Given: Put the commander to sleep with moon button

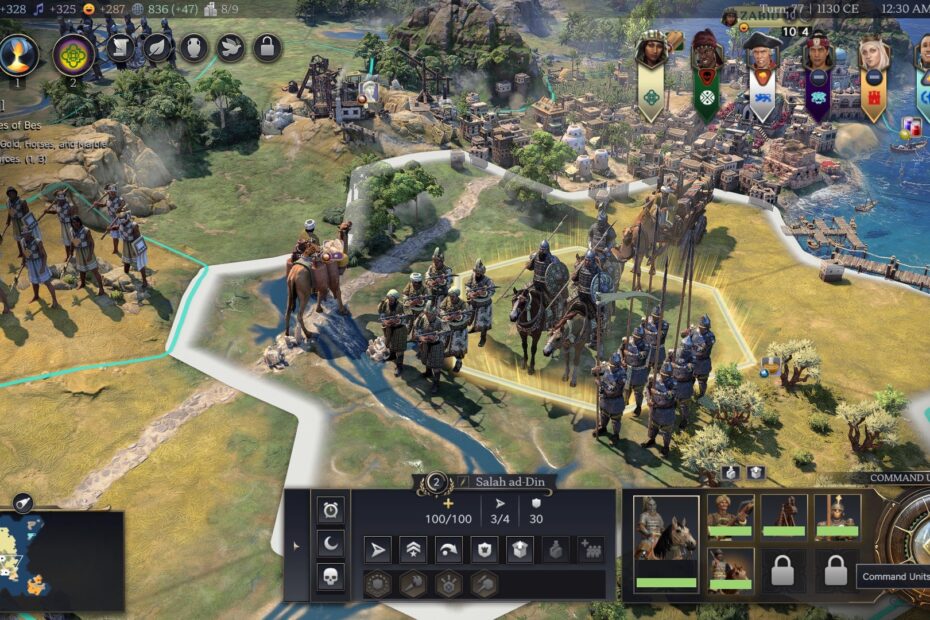Looking at the screenshot, I should tap(331, 544).
